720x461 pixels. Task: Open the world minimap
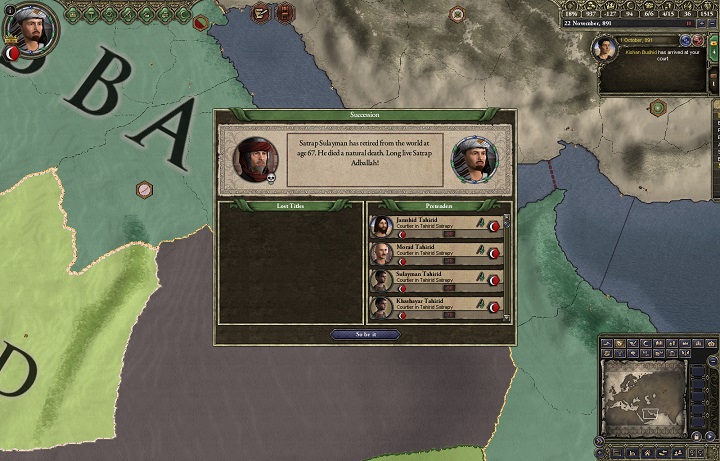click(x=643, y=394)
